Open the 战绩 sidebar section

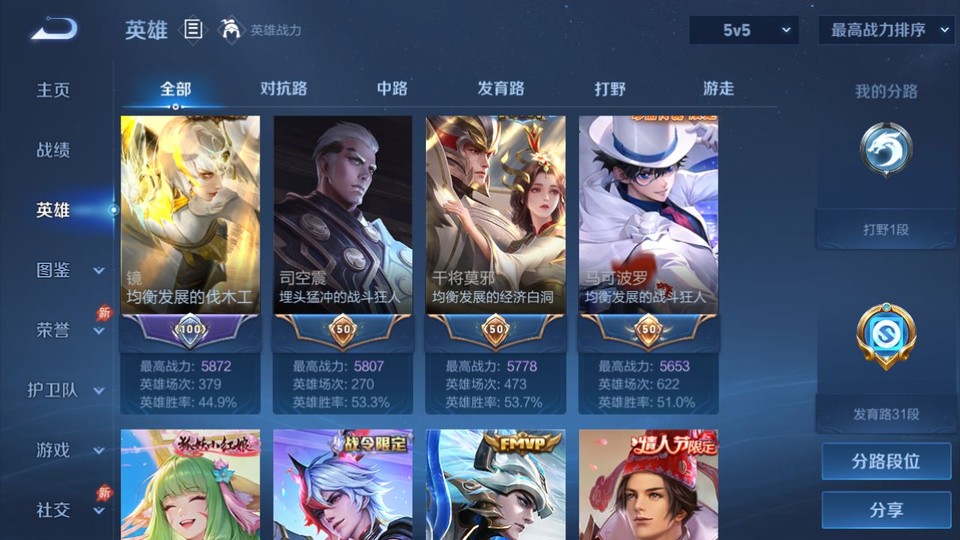[54, 150]
